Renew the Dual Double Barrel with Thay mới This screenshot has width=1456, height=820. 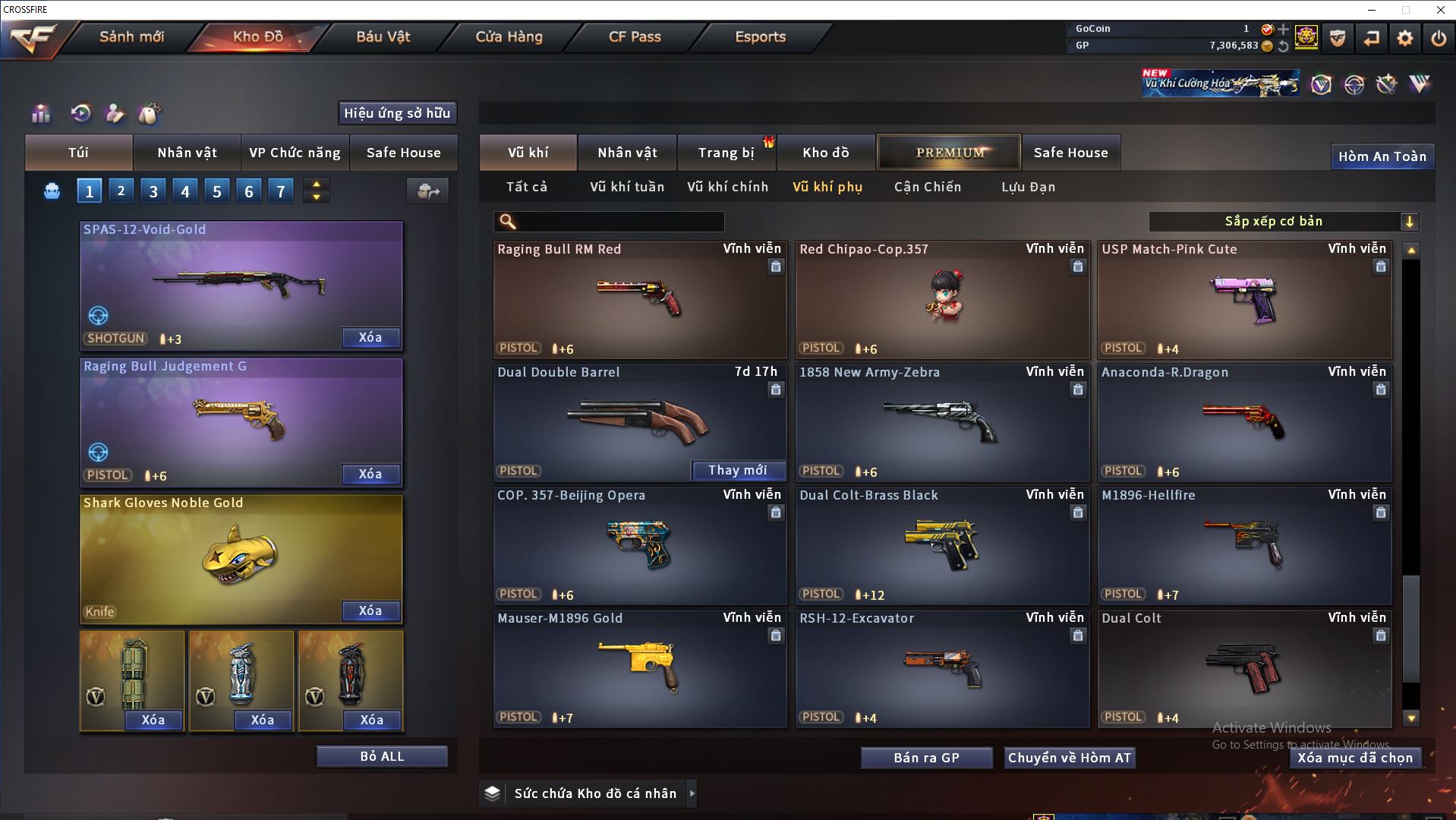[737, 471]
